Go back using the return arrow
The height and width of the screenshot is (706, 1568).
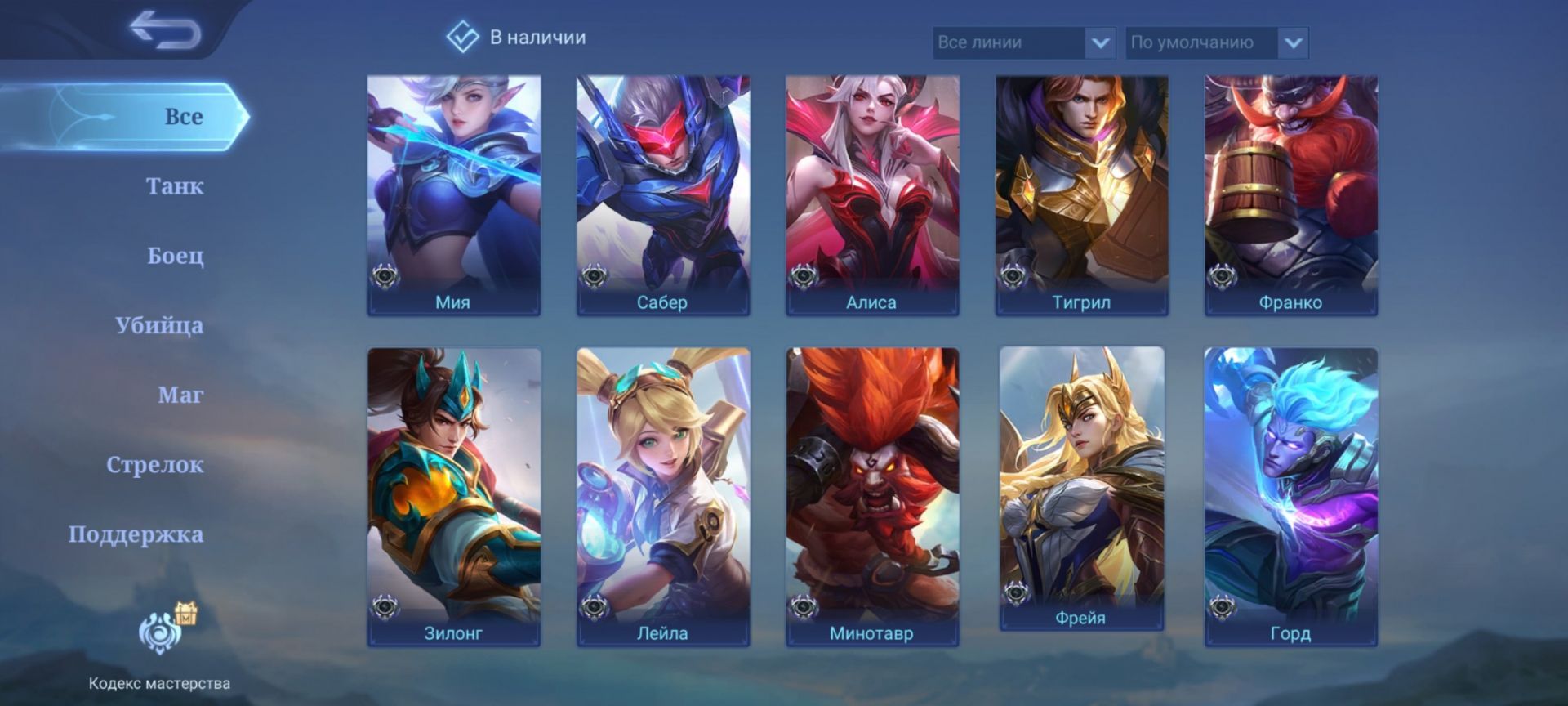click(x=166, y=30)
